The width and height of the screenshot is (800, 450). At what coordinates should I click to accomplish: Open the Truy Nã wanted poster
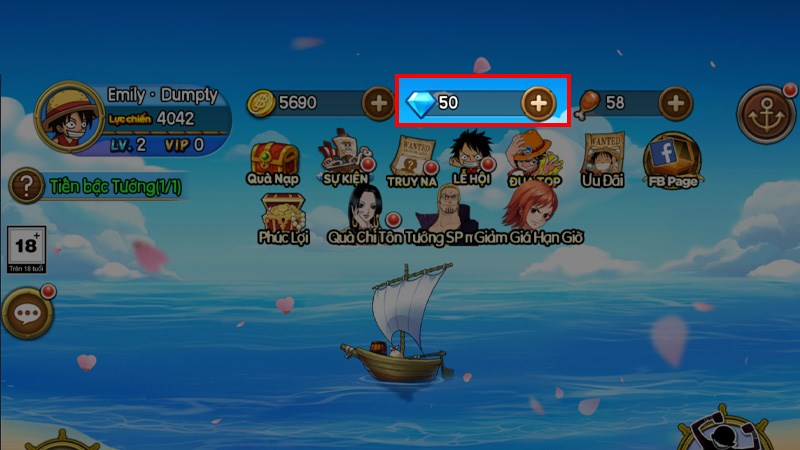click(x=413, y=157)
